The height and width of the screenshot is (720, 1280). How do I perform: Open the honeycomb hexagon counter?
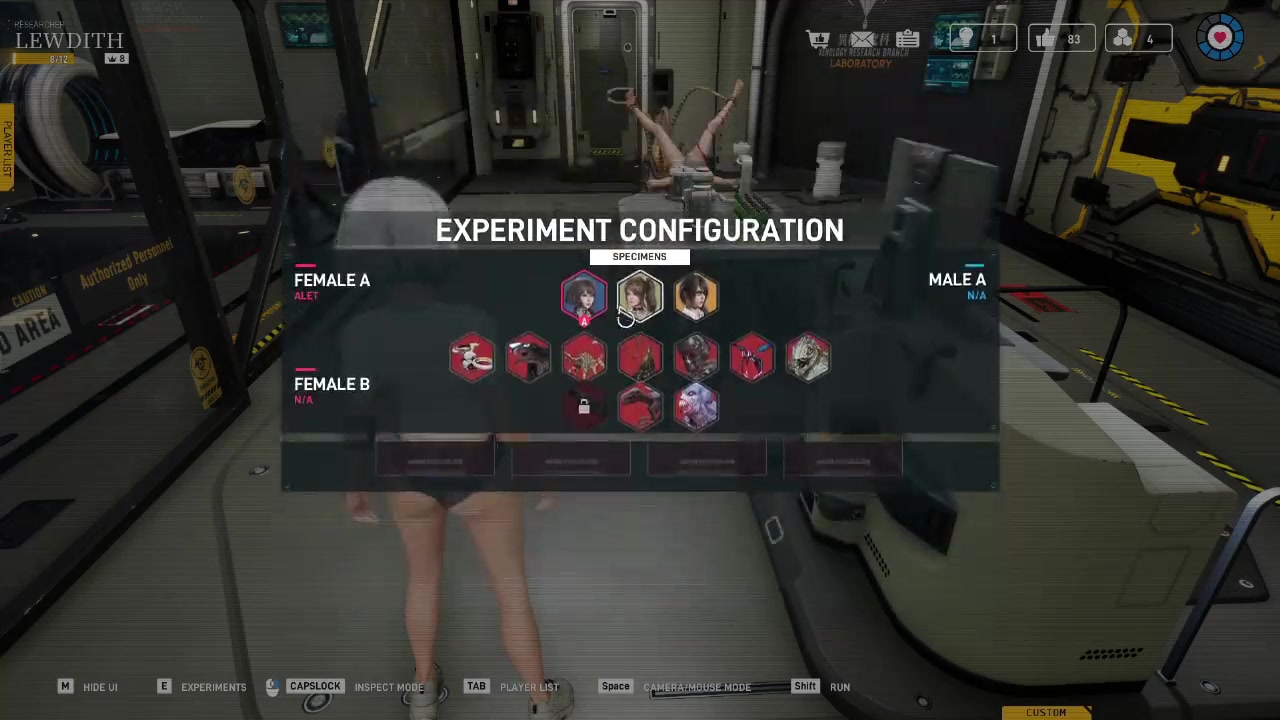[x=1137, y=39]
